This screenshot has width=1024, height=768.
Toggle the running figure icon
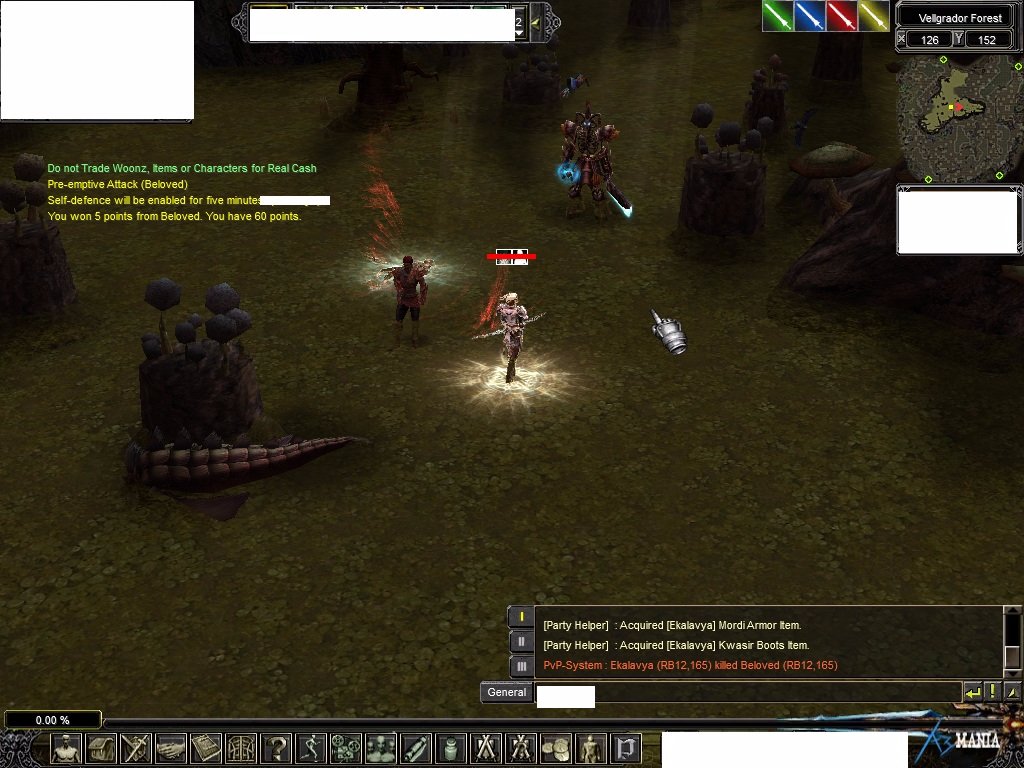(311, 748)
